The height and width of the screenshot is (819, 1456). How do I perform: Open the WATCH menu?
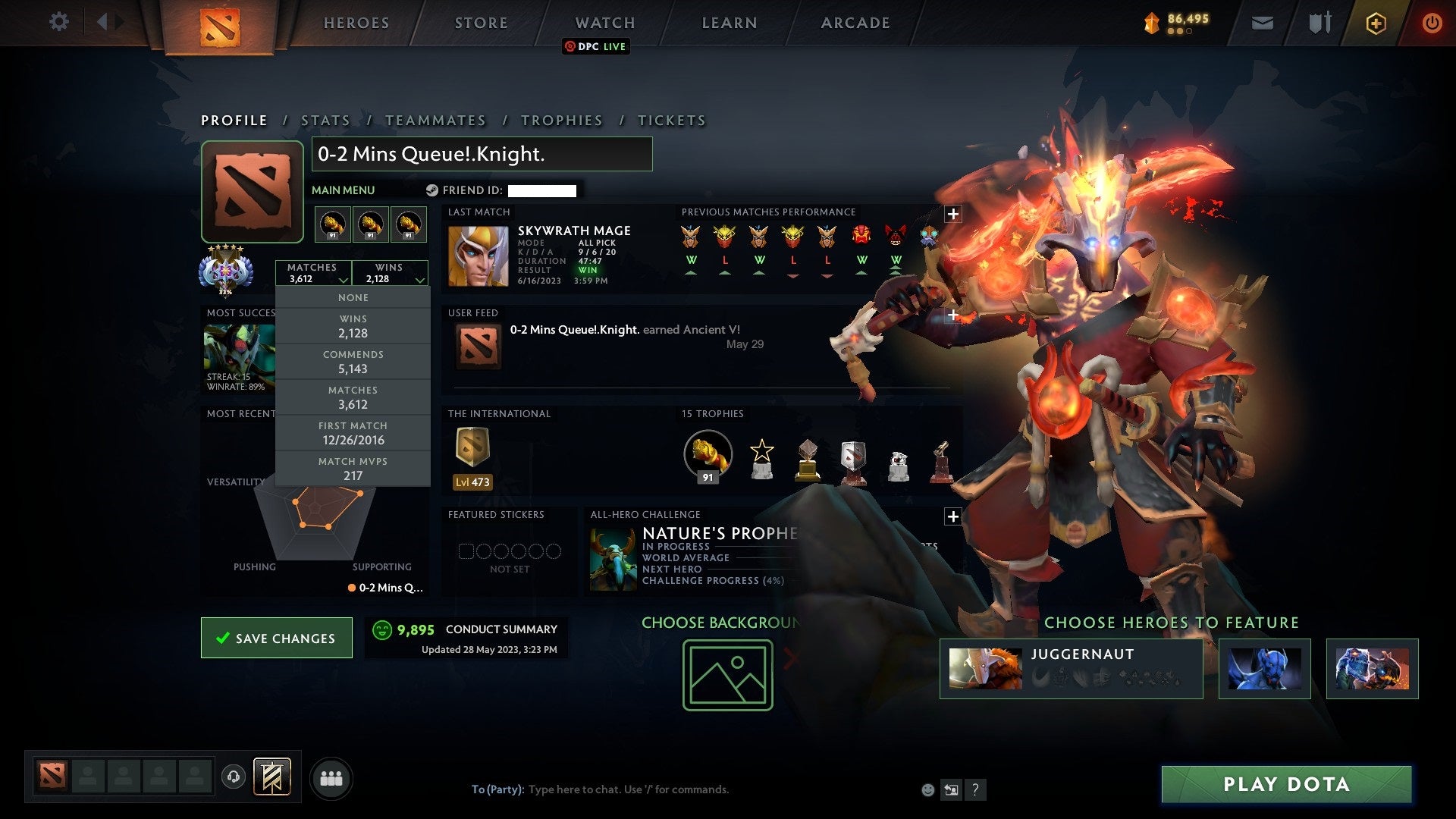[604, 22]
